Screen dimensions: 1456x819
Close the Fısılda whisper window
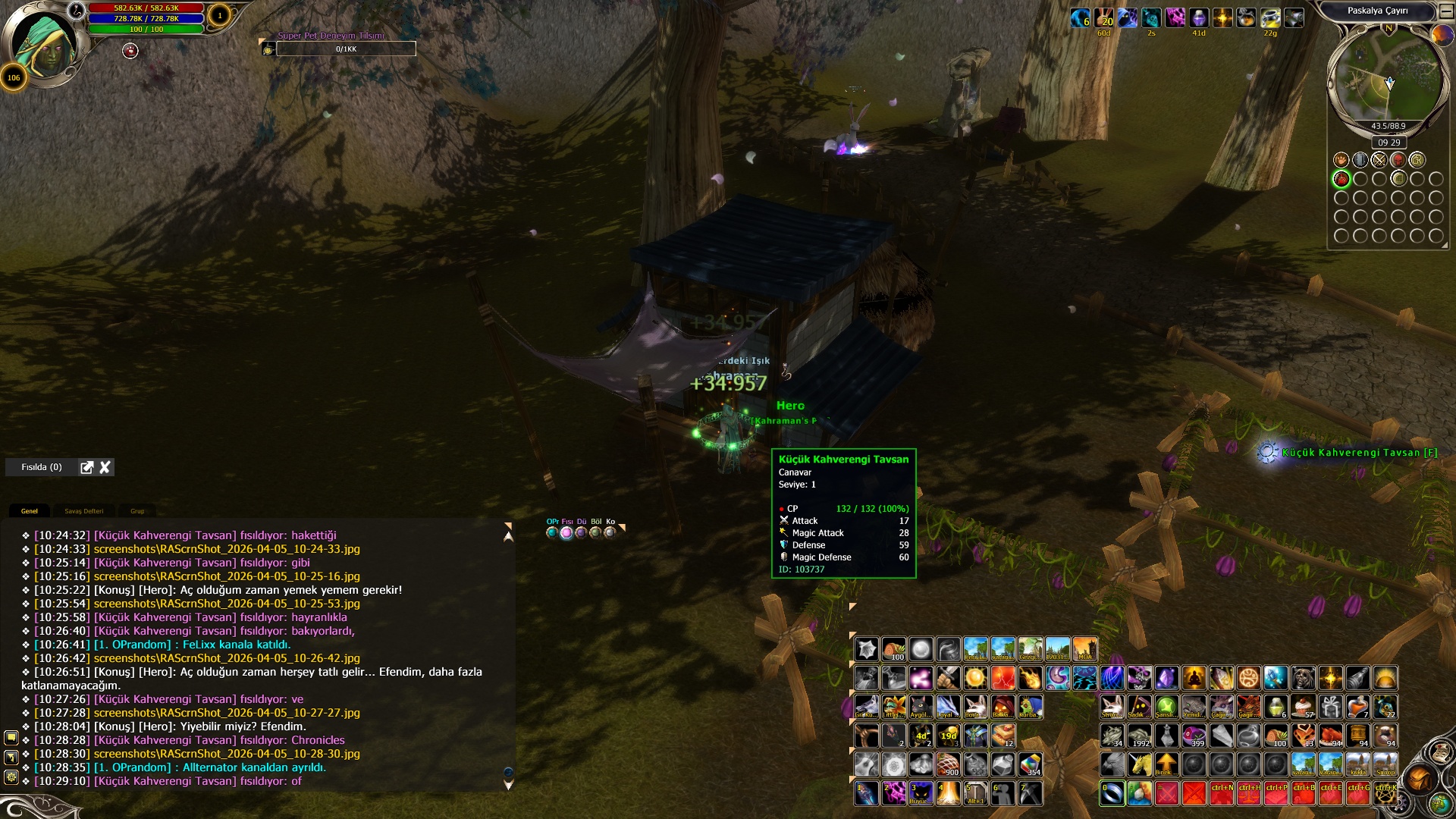pos(105,467)
